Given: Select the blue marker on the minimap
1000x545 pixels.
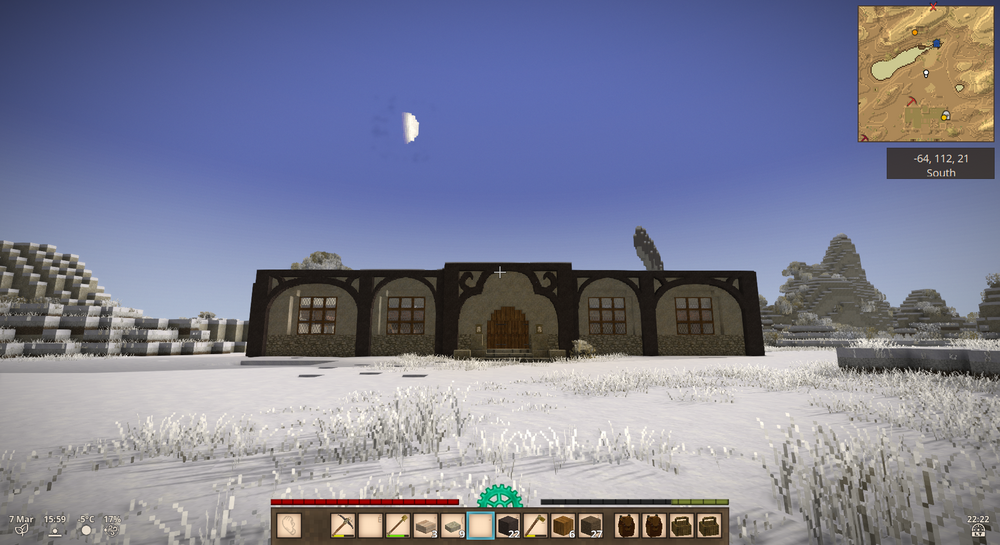Looking at the screenshot, I should (937, 44).
